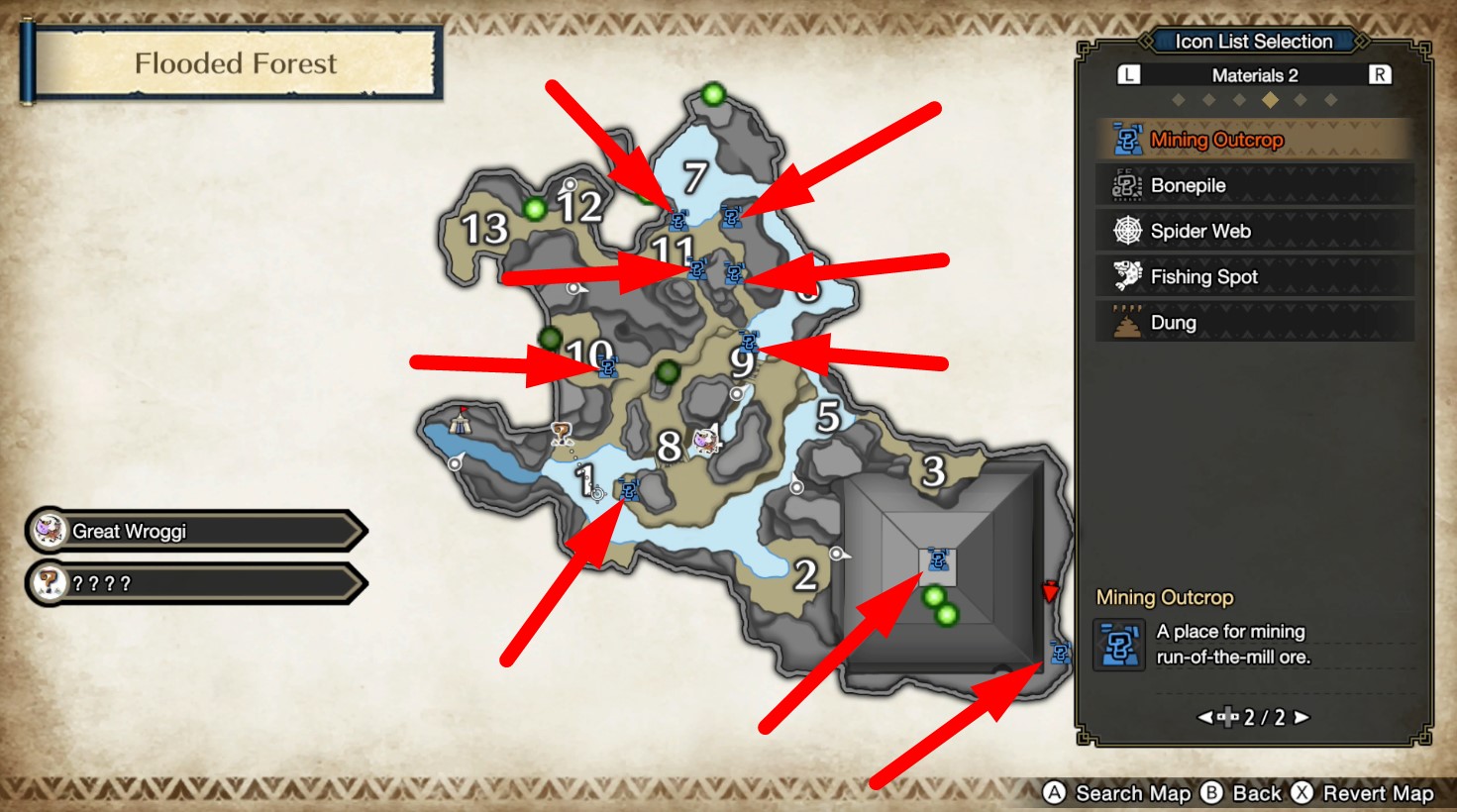Click the mining outcrop icon in zone 9
Viewport: 1457px width, 812px height.
pos(751,343)
